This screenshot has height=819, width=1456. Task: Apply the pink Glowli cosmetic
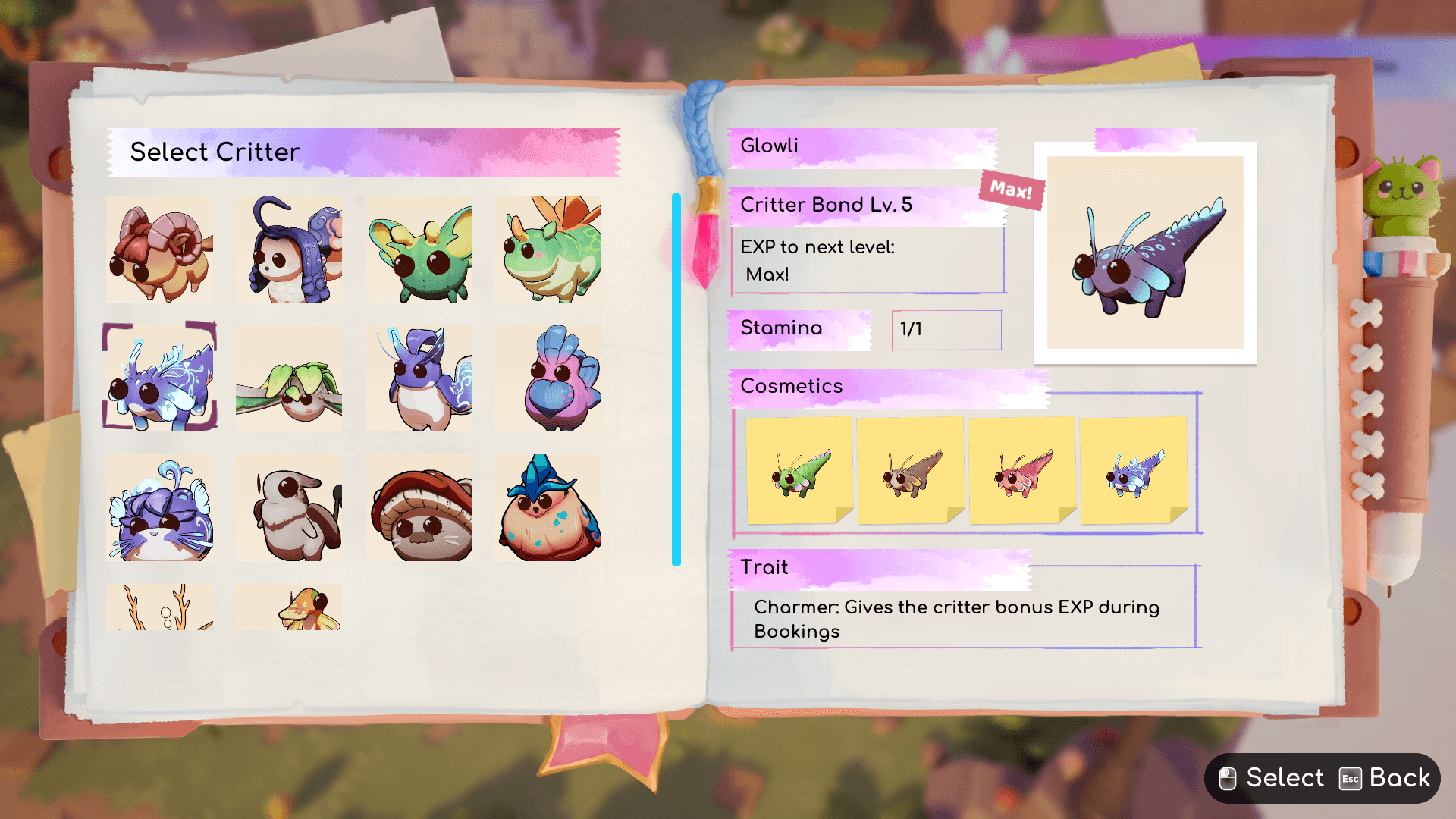click(1022, 471)
